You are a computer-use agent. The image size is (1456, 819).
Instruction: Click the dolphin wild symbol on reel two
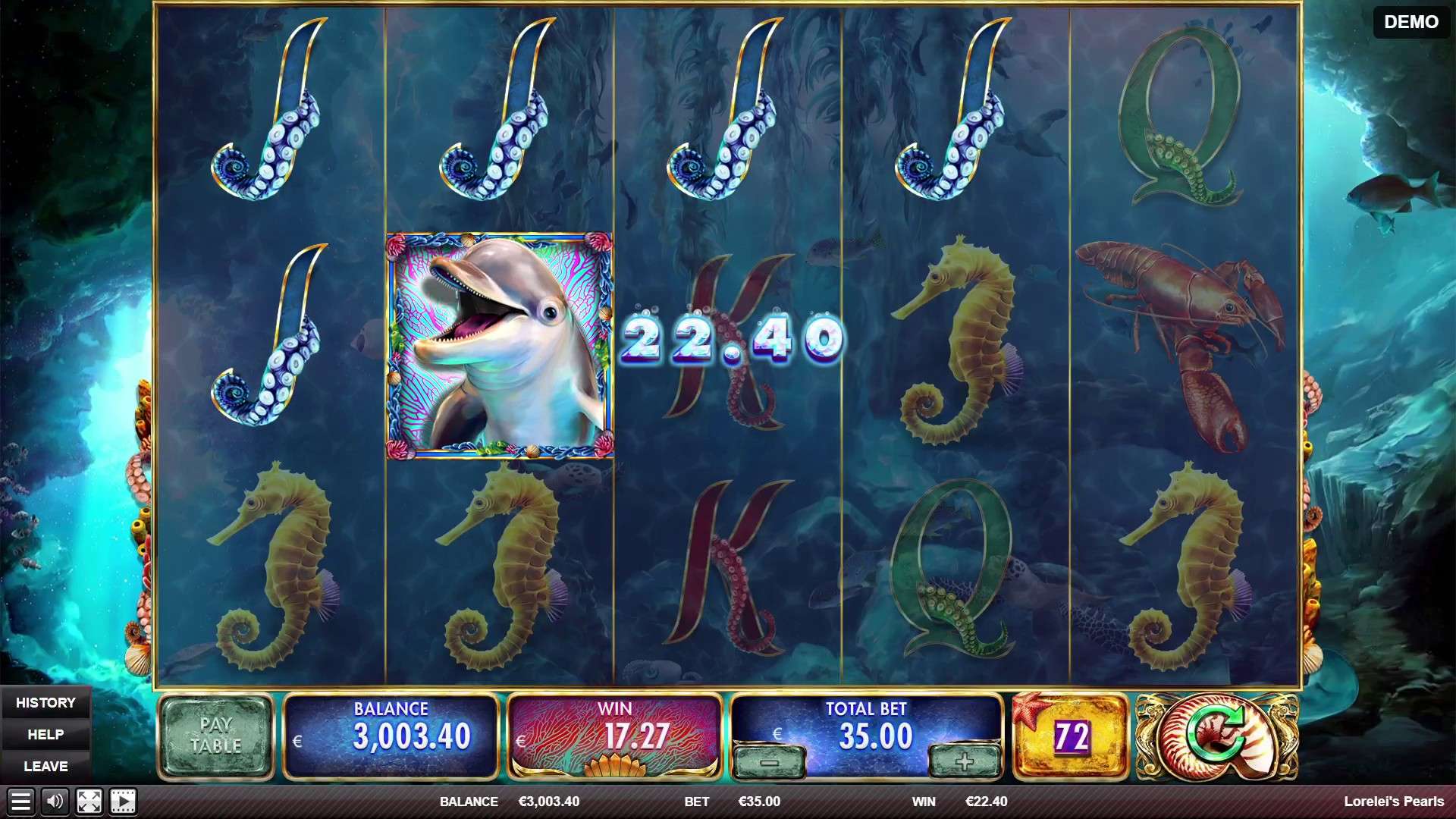(500, 341)
